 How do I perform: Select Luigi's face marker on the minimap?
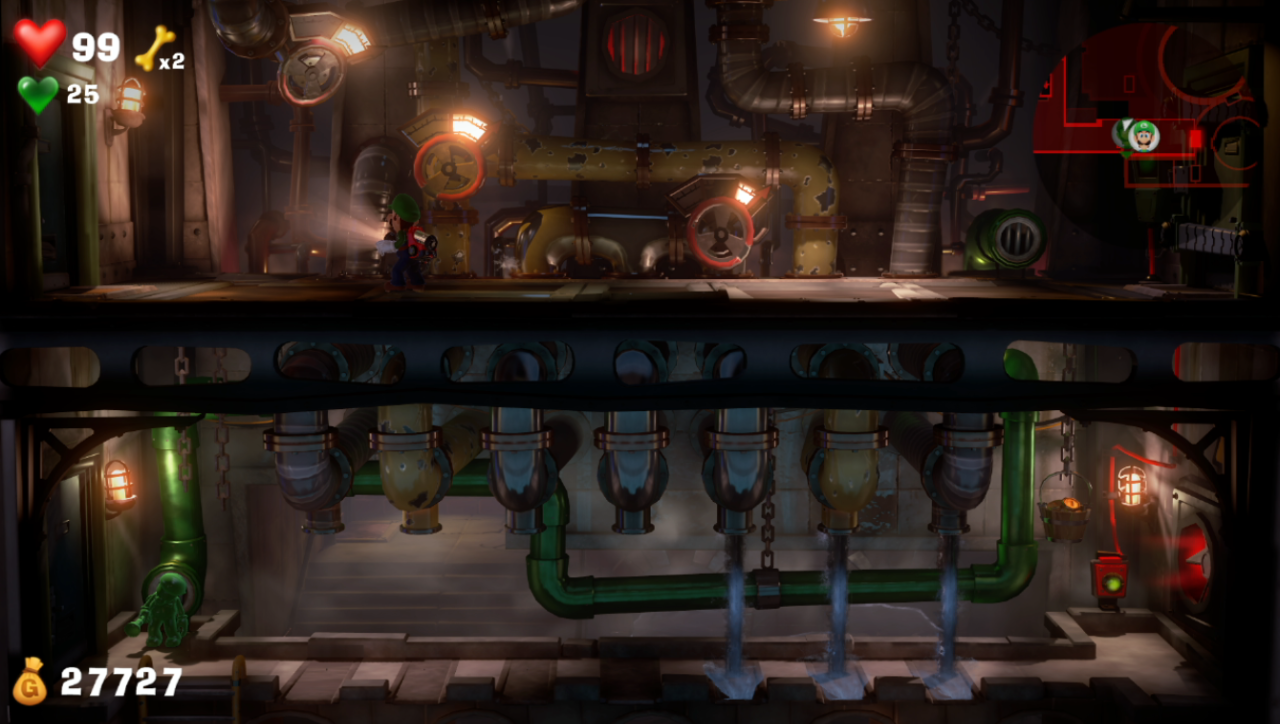coord(1143,134)
